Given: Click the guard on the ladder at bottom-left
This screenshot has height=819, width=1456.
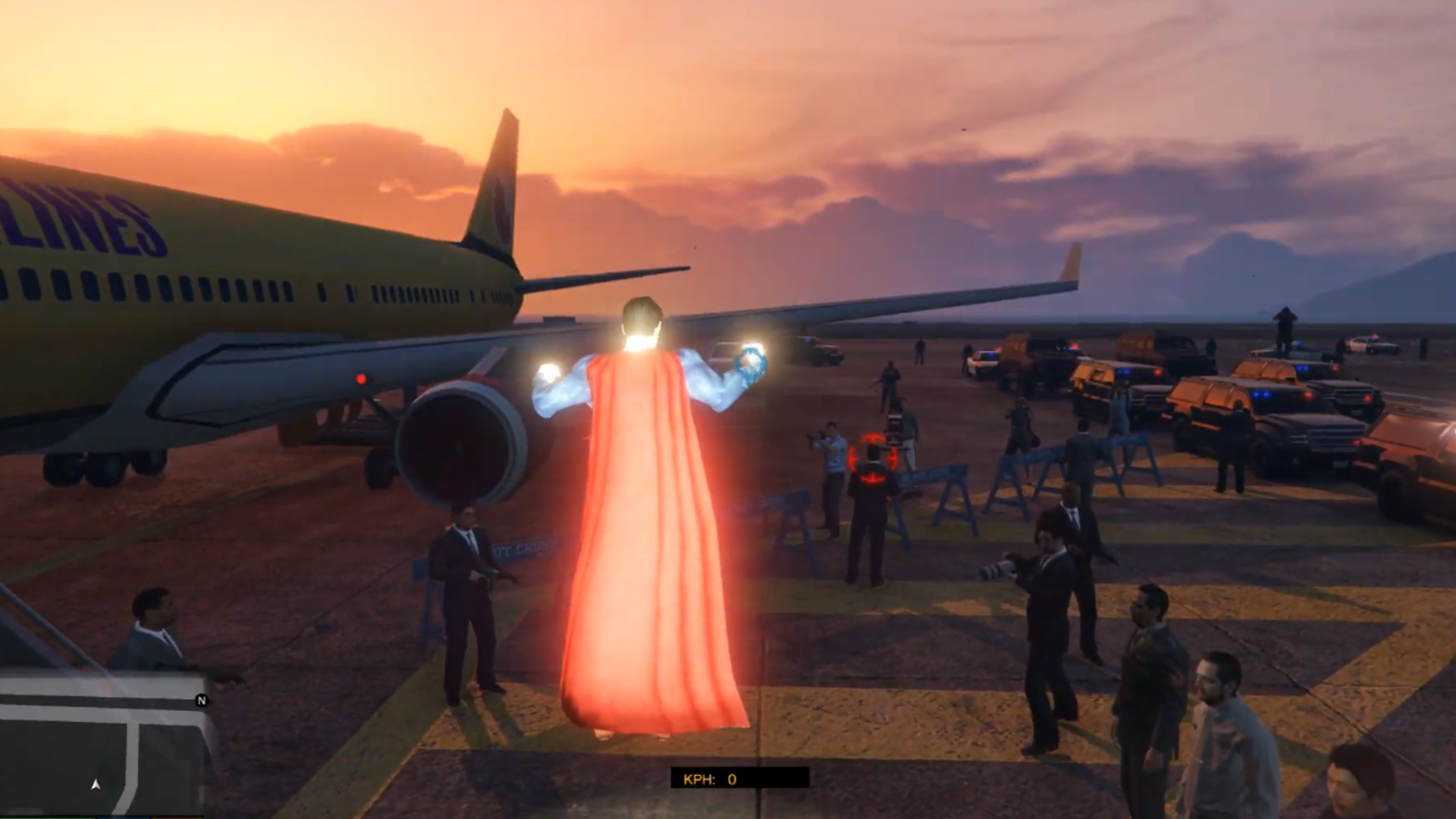Looking at the screenshot, I should click(152, 629).
